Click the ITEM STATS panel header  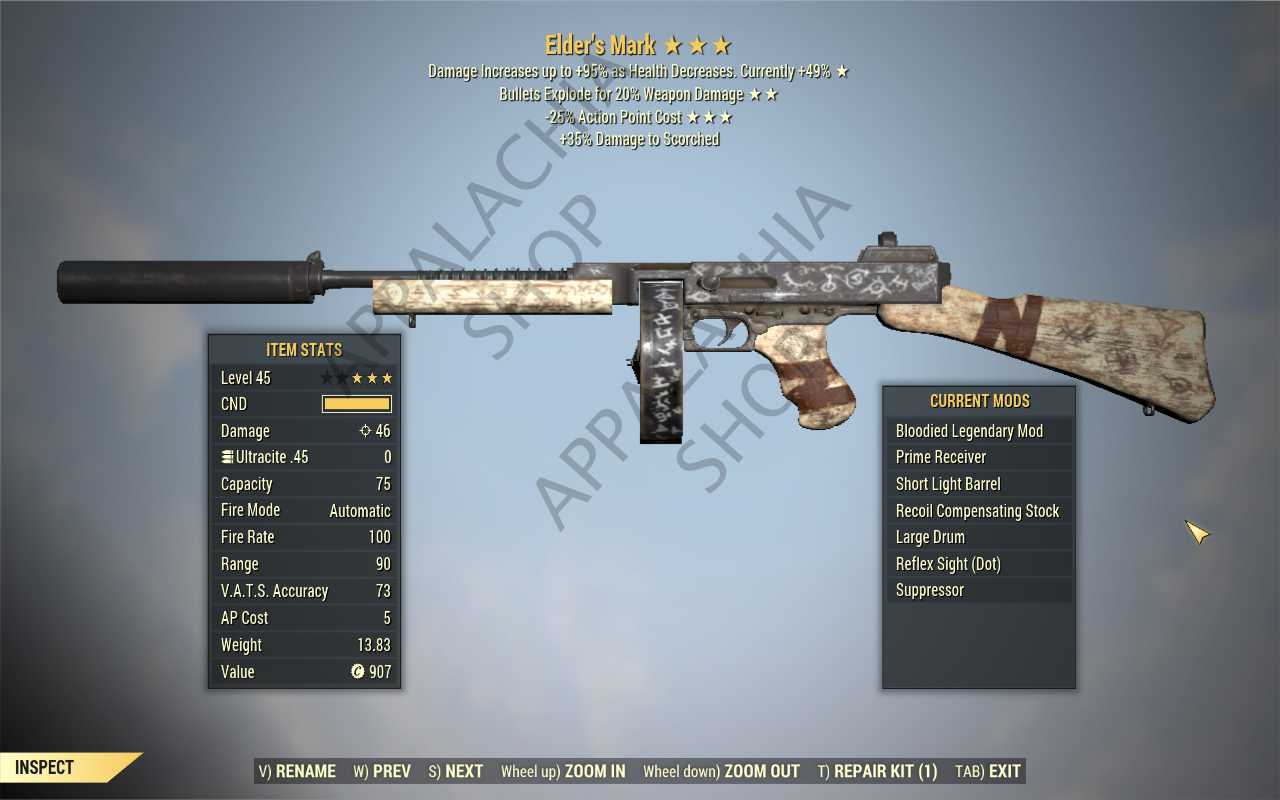(304, 350)
